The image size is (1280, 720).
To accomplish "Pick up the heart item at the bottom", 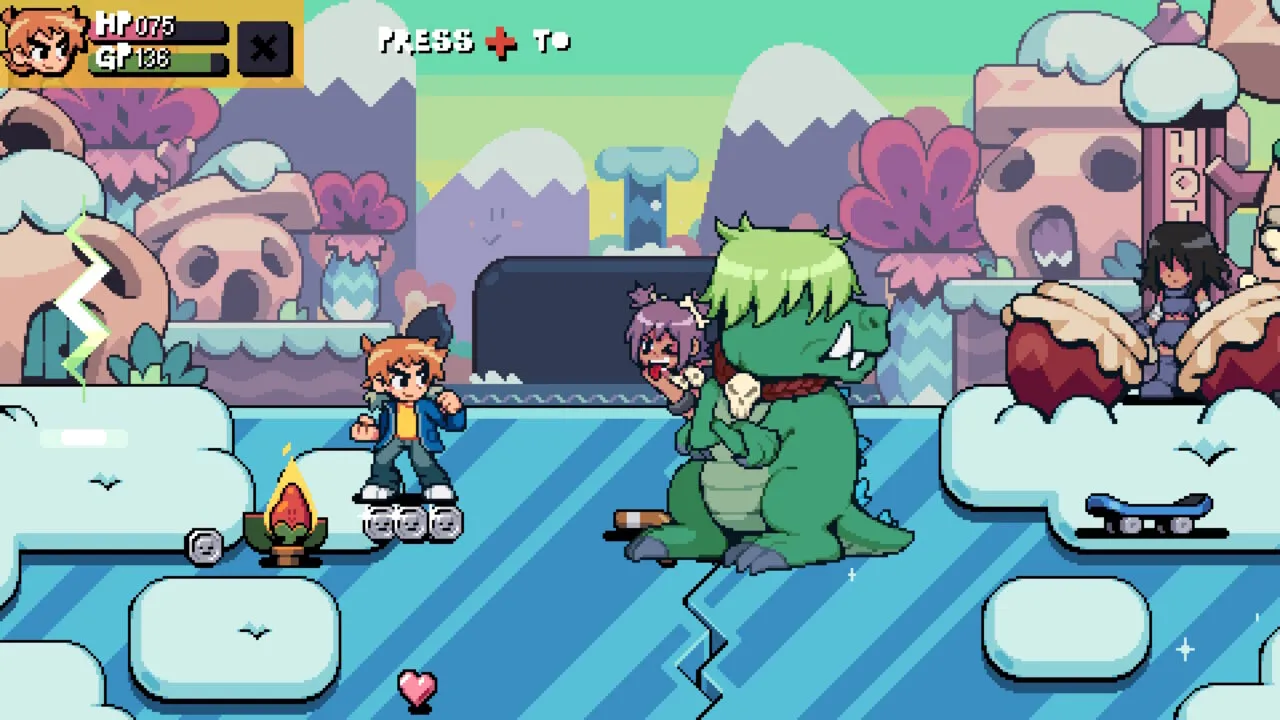I will point(415,690).
